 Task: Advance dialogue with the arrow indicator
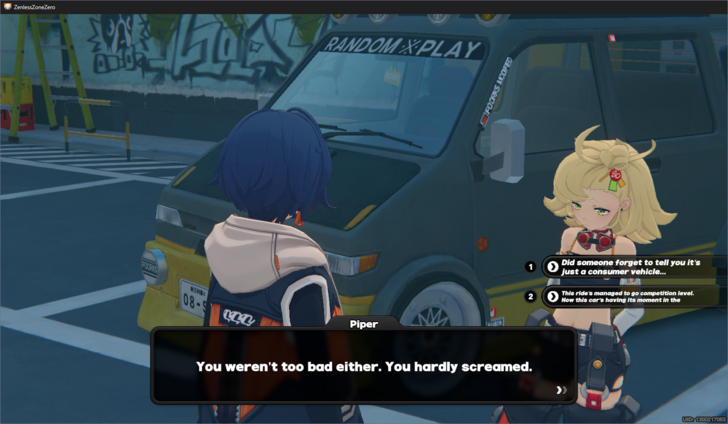coord(561,390)
